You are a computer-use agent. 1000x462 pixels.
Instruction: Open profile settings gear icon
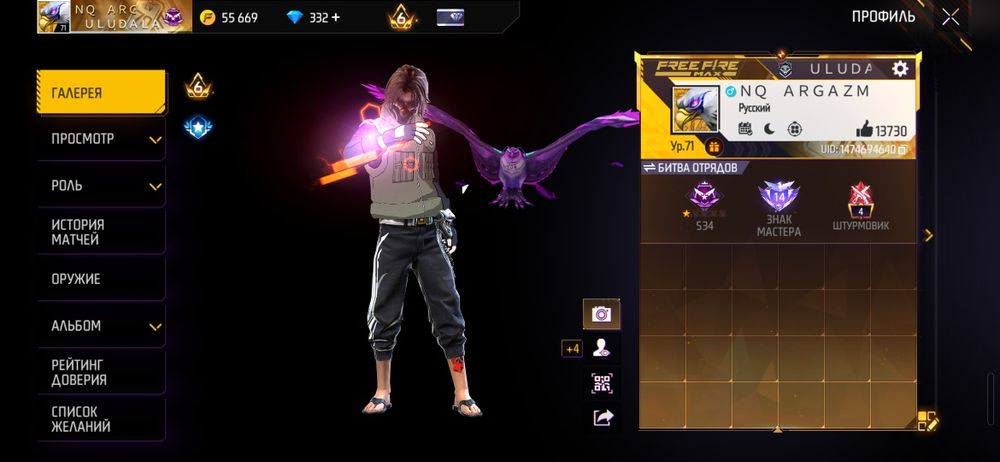(900, 68)
